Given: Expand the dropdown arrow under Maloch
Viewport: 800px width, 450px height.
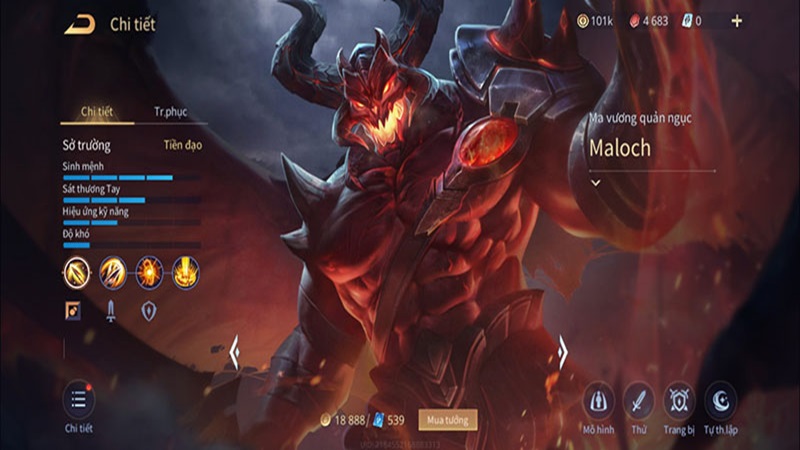Looking at the screenshot, I should 595,183.
